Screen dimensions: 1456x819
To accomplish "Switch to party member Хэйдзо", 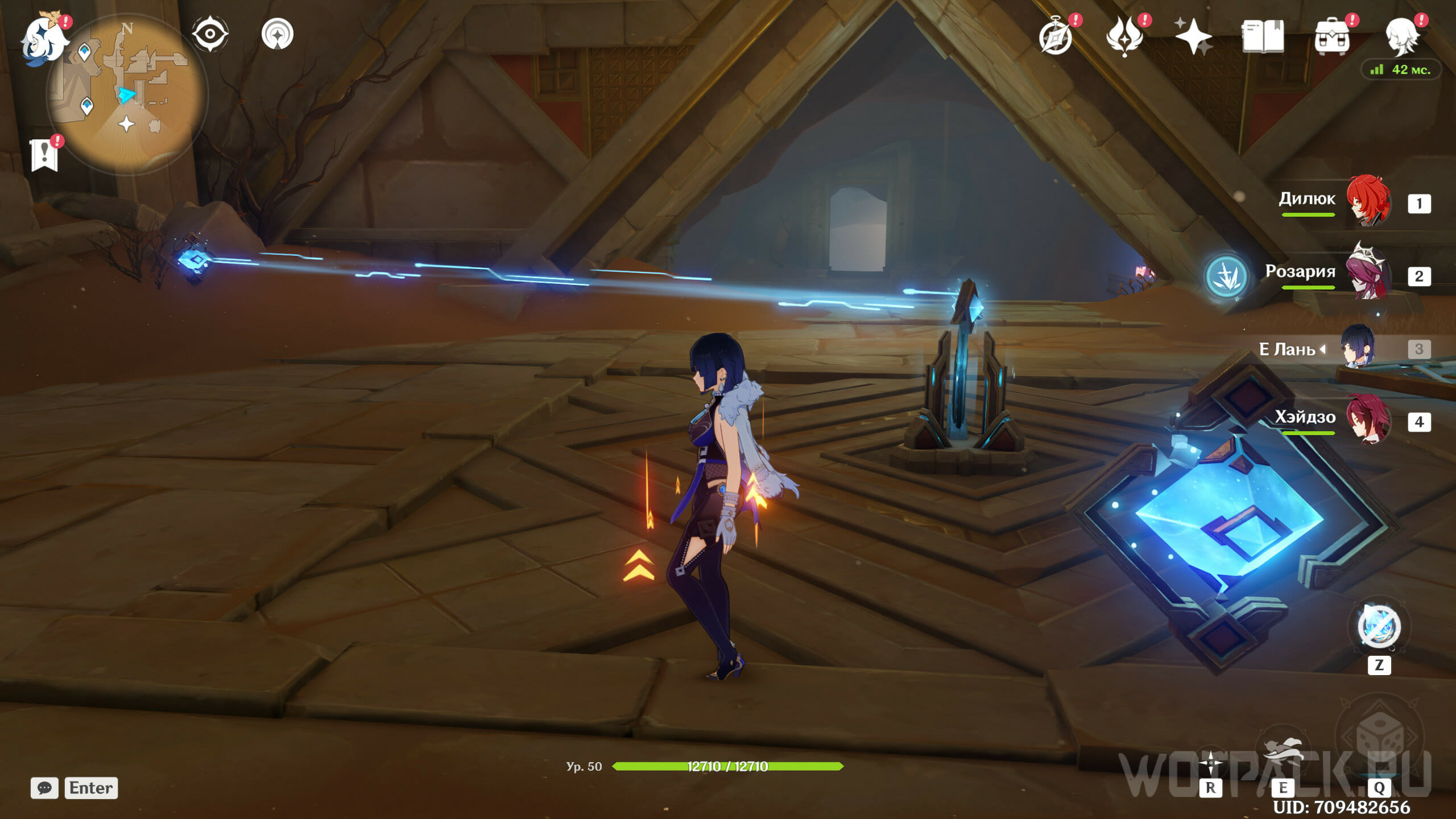I will [x=1368, y=420].
